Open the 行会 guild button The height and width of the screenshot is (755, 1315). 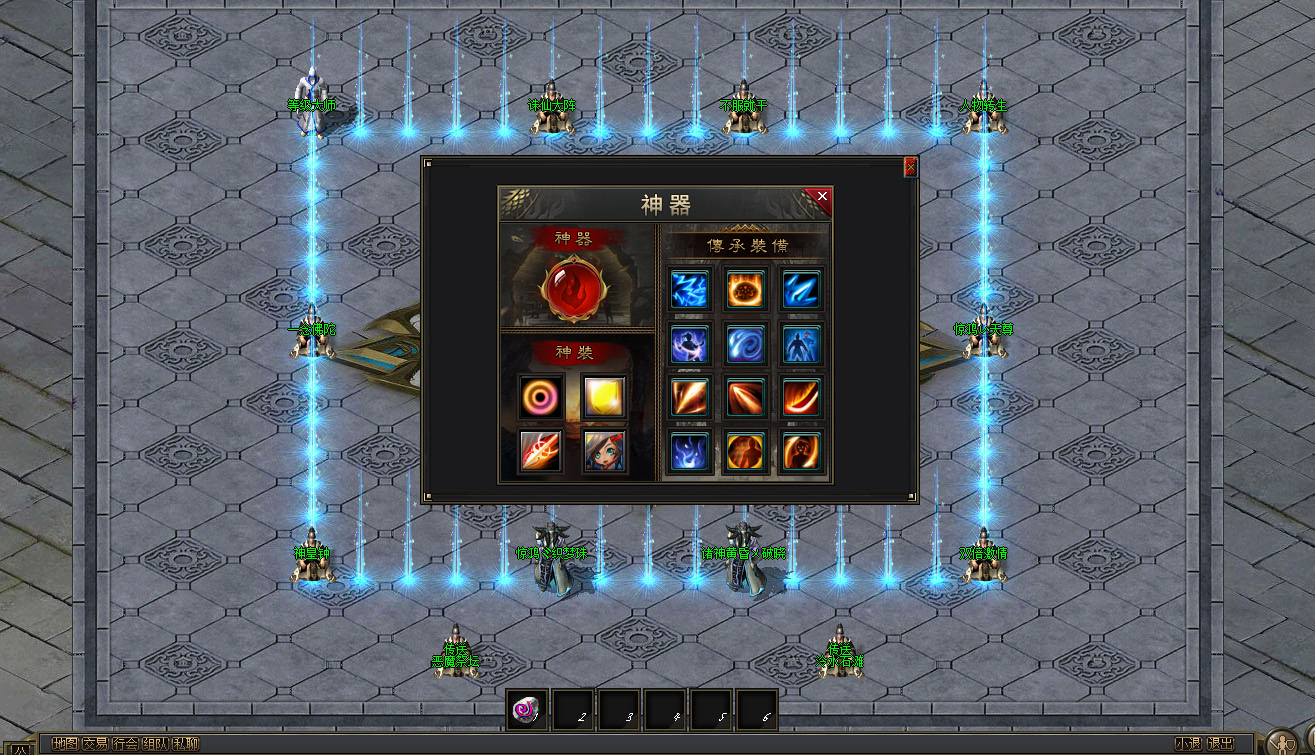125,744
